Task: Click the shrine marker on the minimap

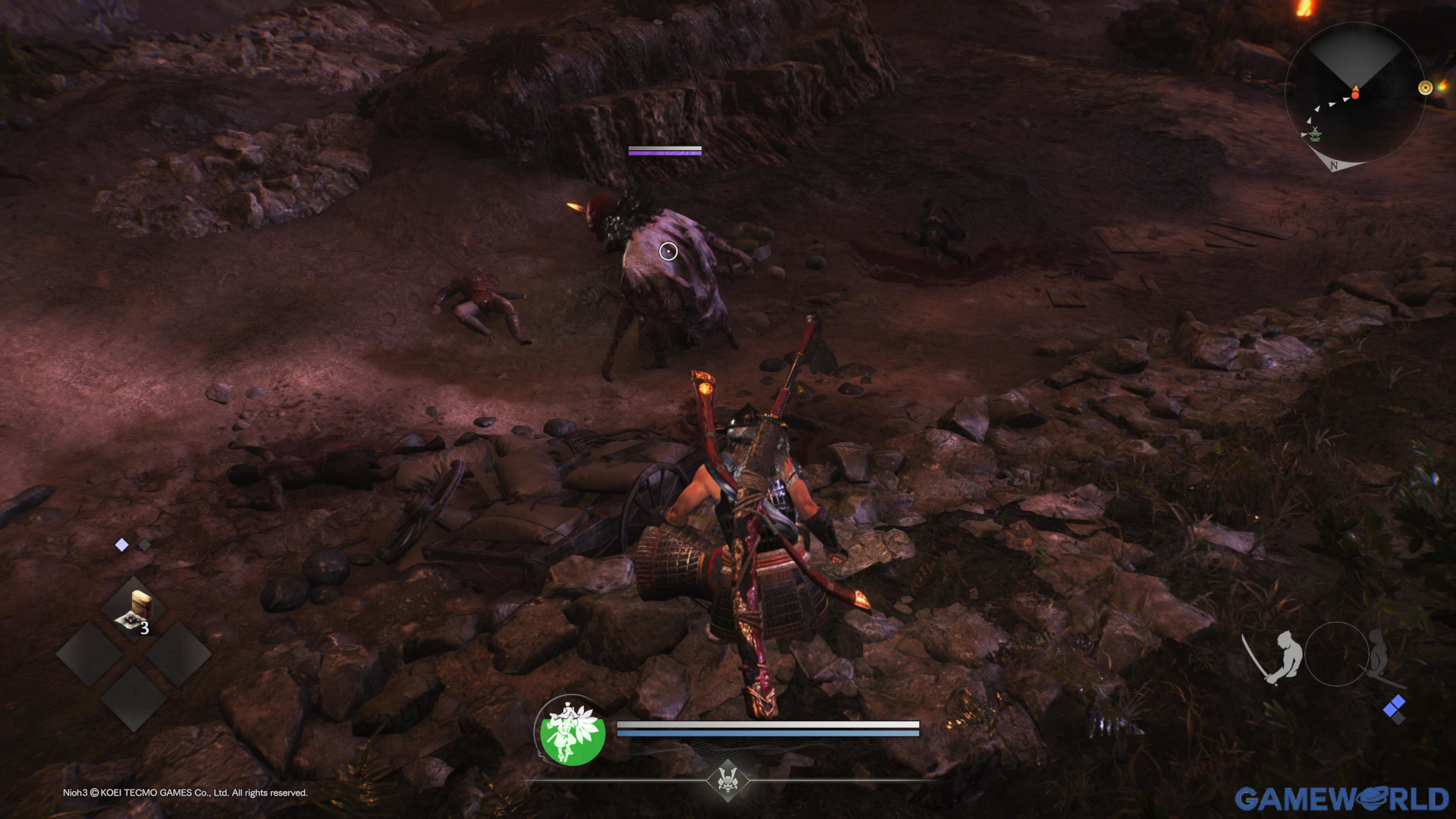Action: tap(1316, 135)
